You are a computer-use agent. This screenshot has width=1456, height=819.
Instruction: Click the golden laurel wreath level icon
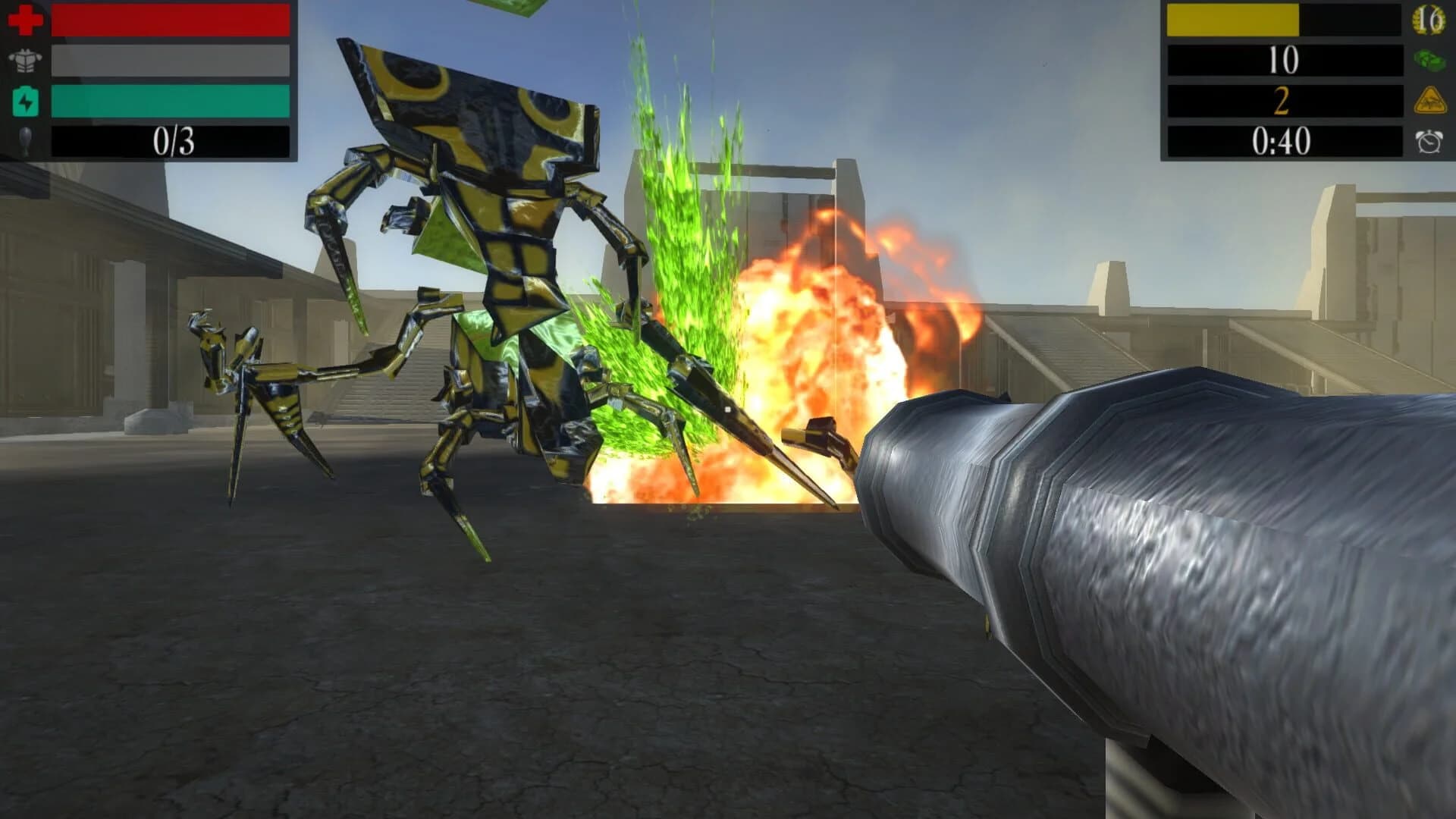(x=1431, y=20)
